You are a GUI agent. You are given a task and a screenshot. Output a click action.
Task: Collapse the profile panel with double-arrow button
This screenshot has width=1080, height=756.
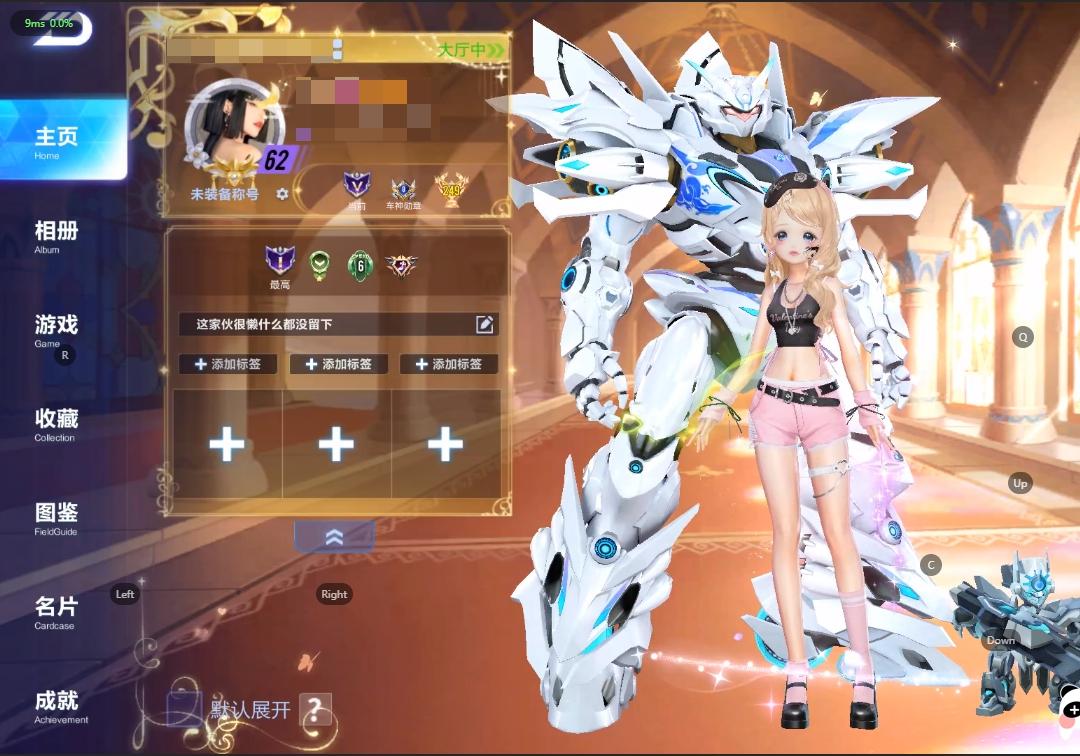(334, 537)
